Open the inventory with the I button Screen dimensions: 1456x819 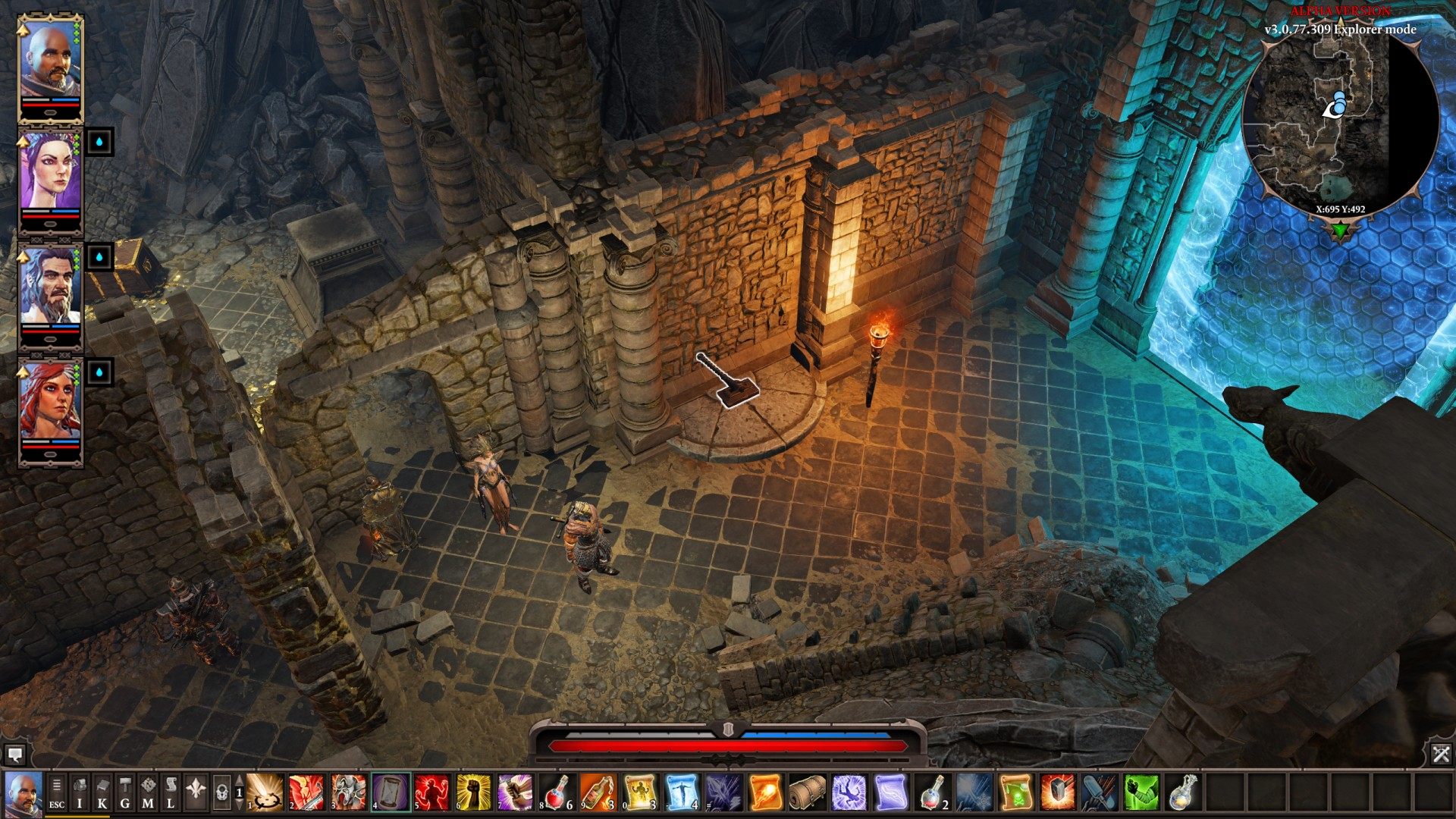point(80,792)
